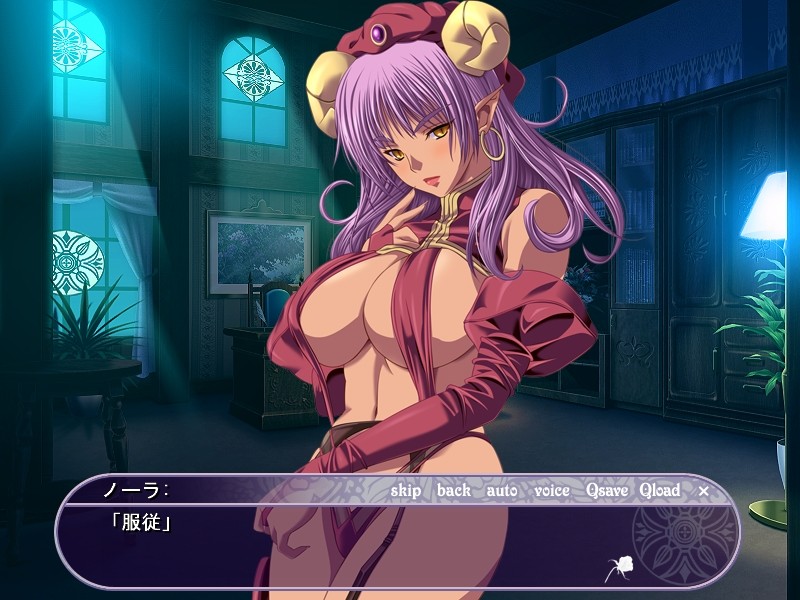Close the dialogue window with ×

coord(703,491)
